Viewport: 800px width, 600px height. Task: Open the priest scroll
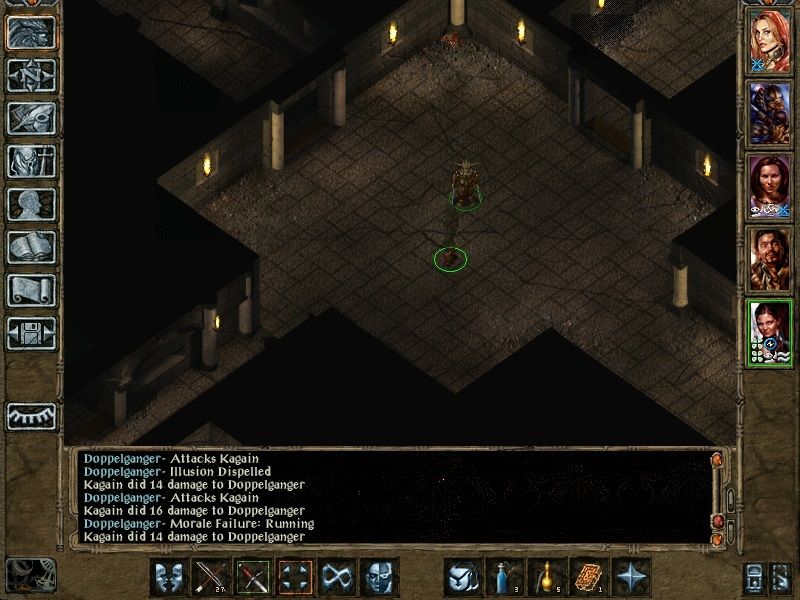coord(31,290)
